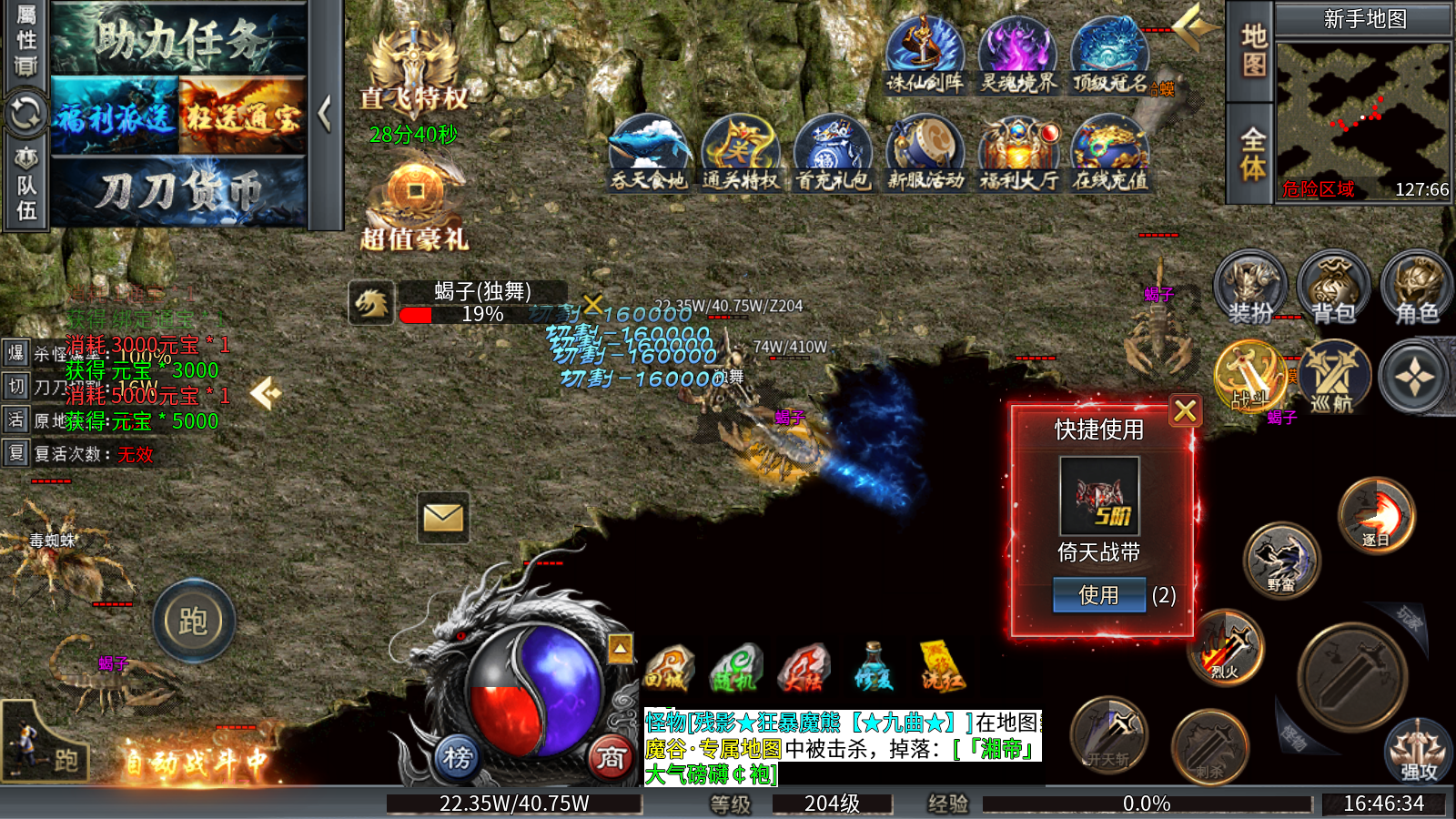Activate the 逐日 skill
The image size is (1456, 819).
coord(1376,515)
